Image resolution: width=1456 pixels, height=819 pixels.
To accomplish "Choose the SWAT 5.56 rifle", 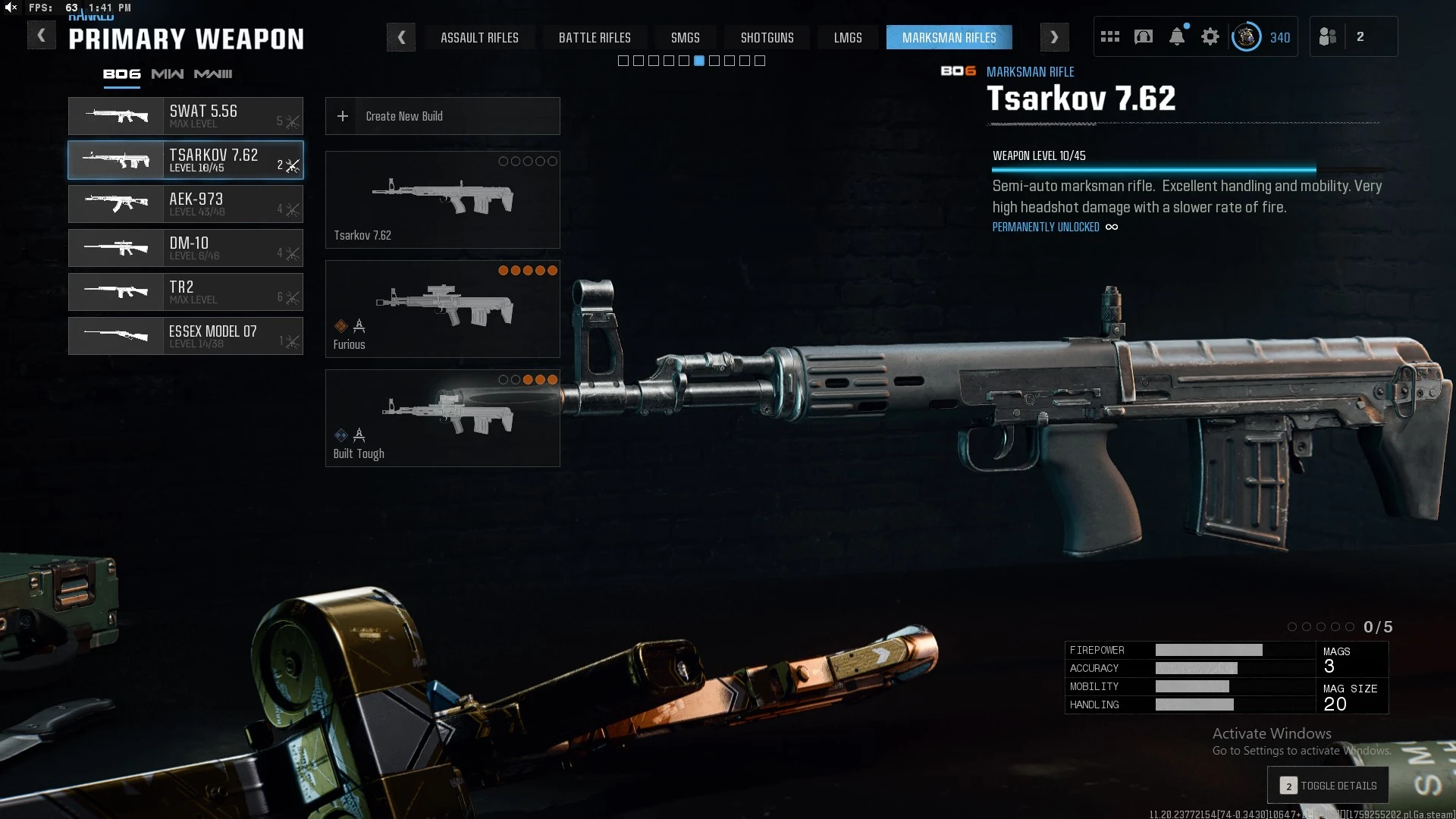I will click(x=186, y=116).
